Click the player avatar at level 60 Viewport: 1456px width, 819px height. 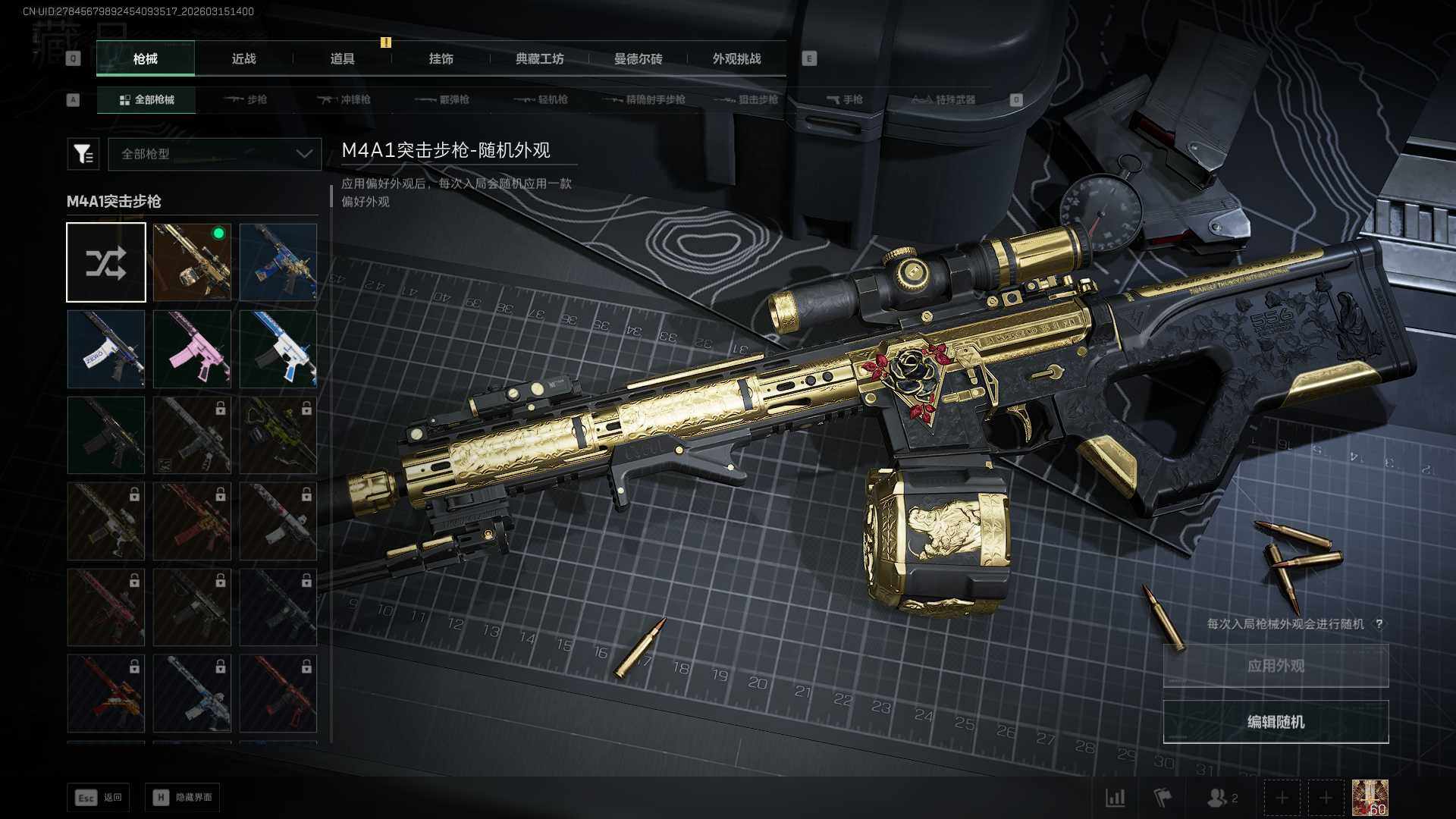(x=1370, y=798)
